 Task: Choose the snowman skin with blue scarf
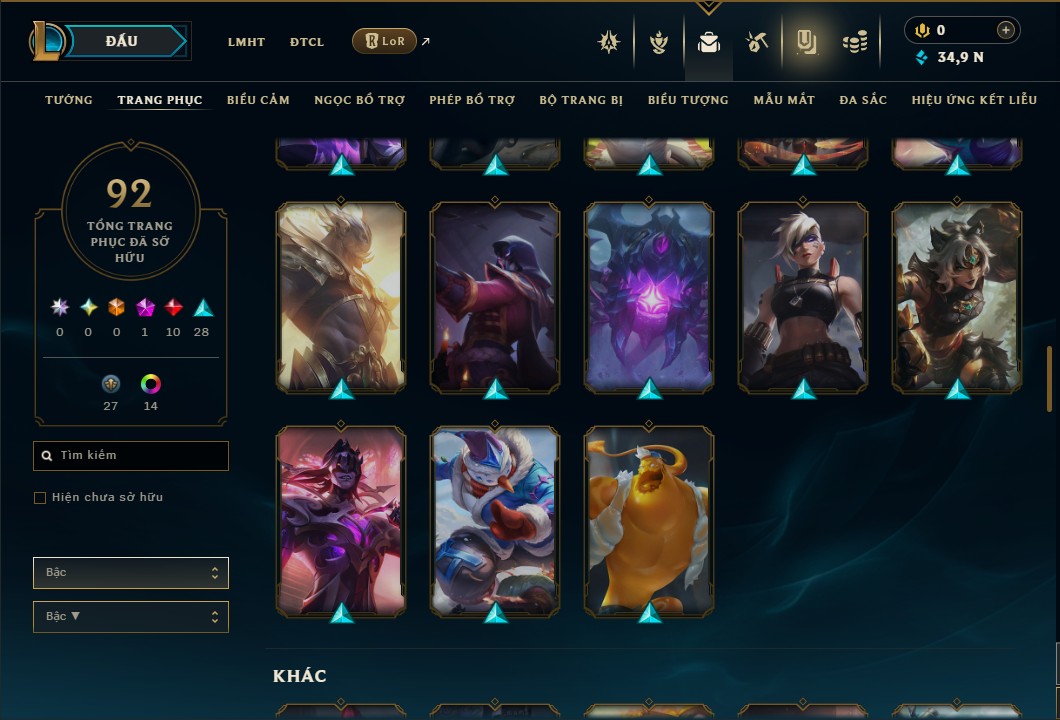[x=495, y=520]
